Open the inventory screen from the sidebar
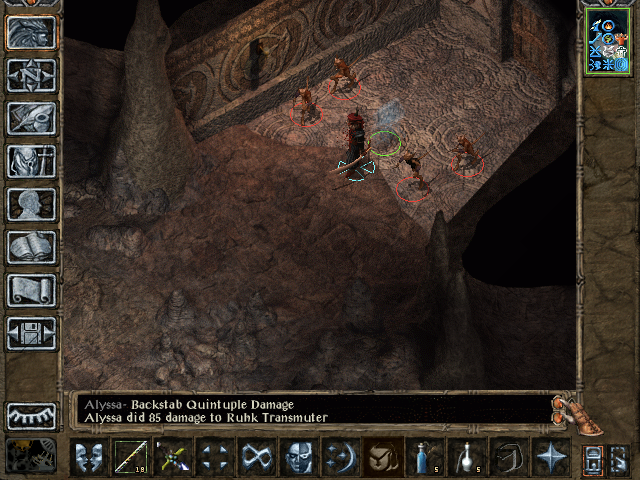Screen dimensions: 640x480 coord(31,161)
